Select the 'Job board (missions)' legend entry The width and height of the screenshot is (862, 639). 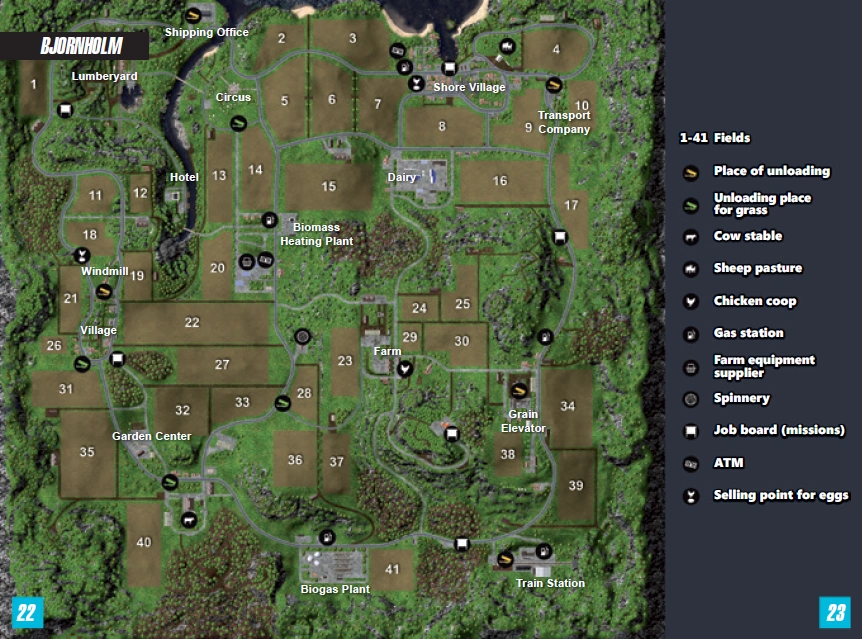click(778, 430)
